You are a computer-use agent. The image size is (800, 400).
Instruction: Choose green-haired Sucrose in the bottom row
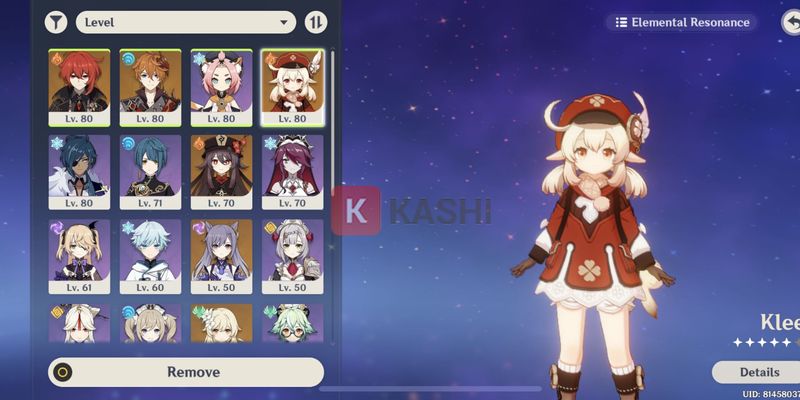[x=292, y=323]
